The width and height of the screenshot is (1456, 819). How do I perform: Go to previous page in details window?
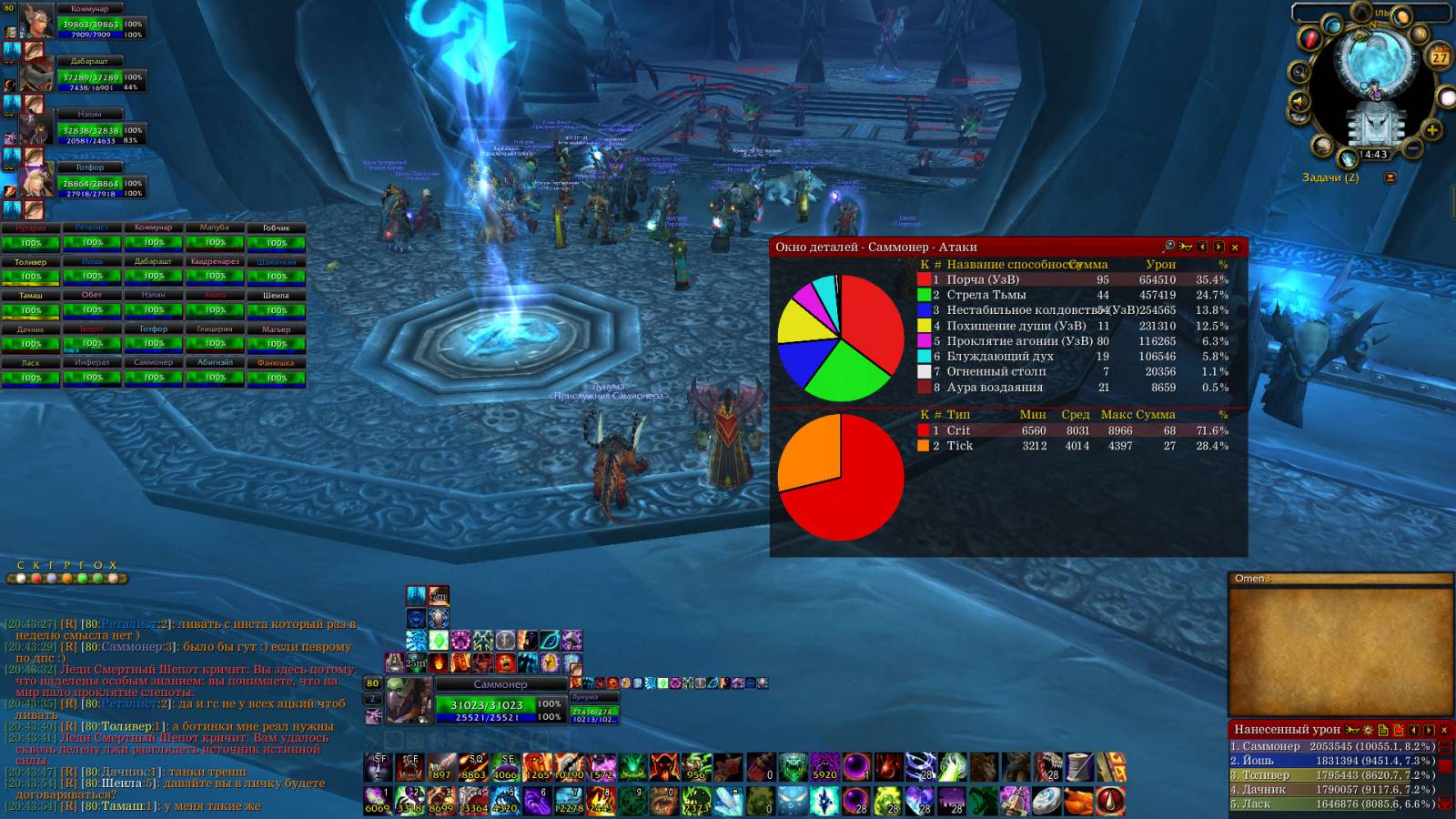[x=1202, y=247]
